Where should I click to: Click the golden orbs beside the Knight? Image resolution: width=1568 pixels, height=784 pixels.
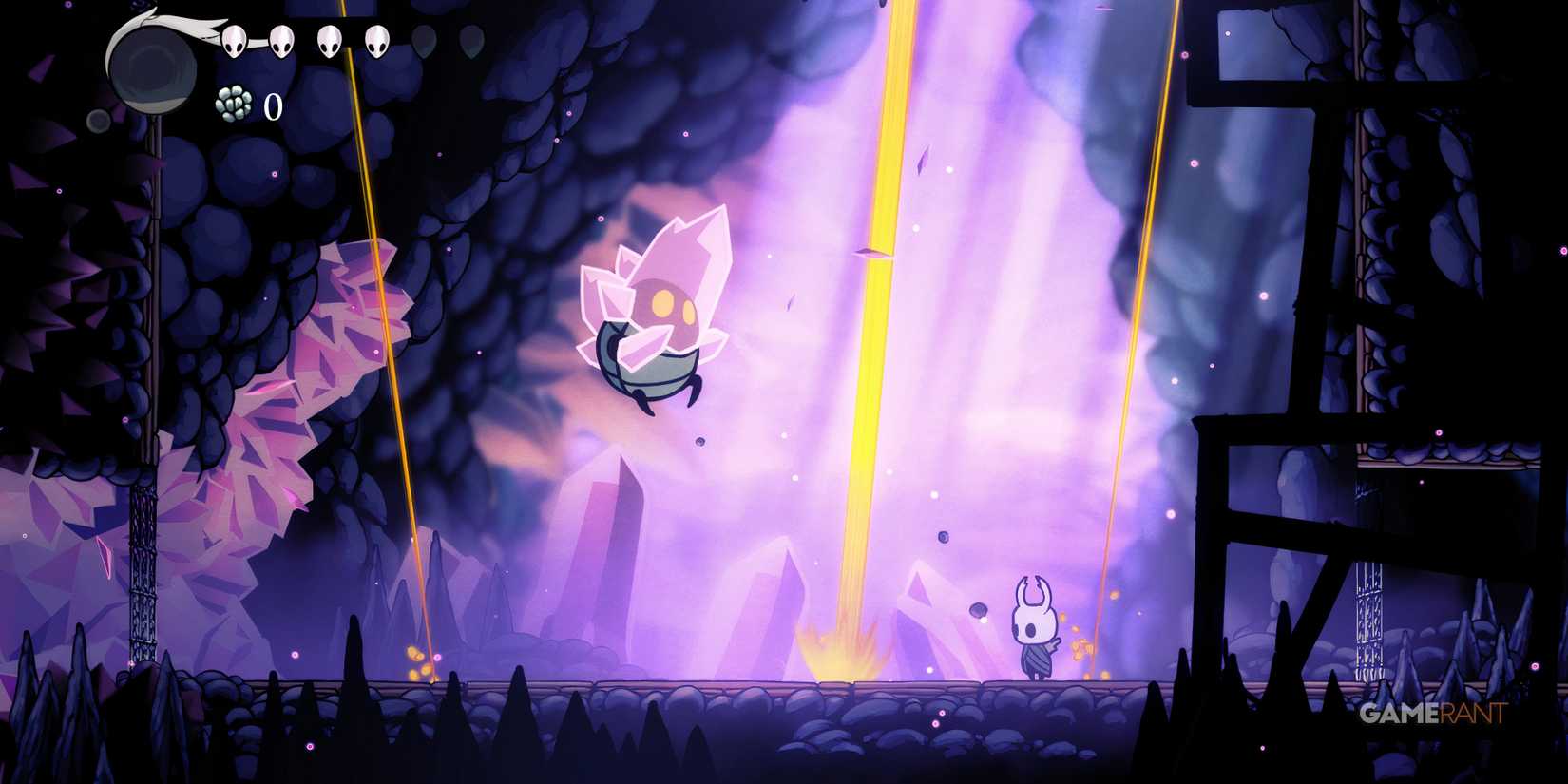tap(1083, 646)
